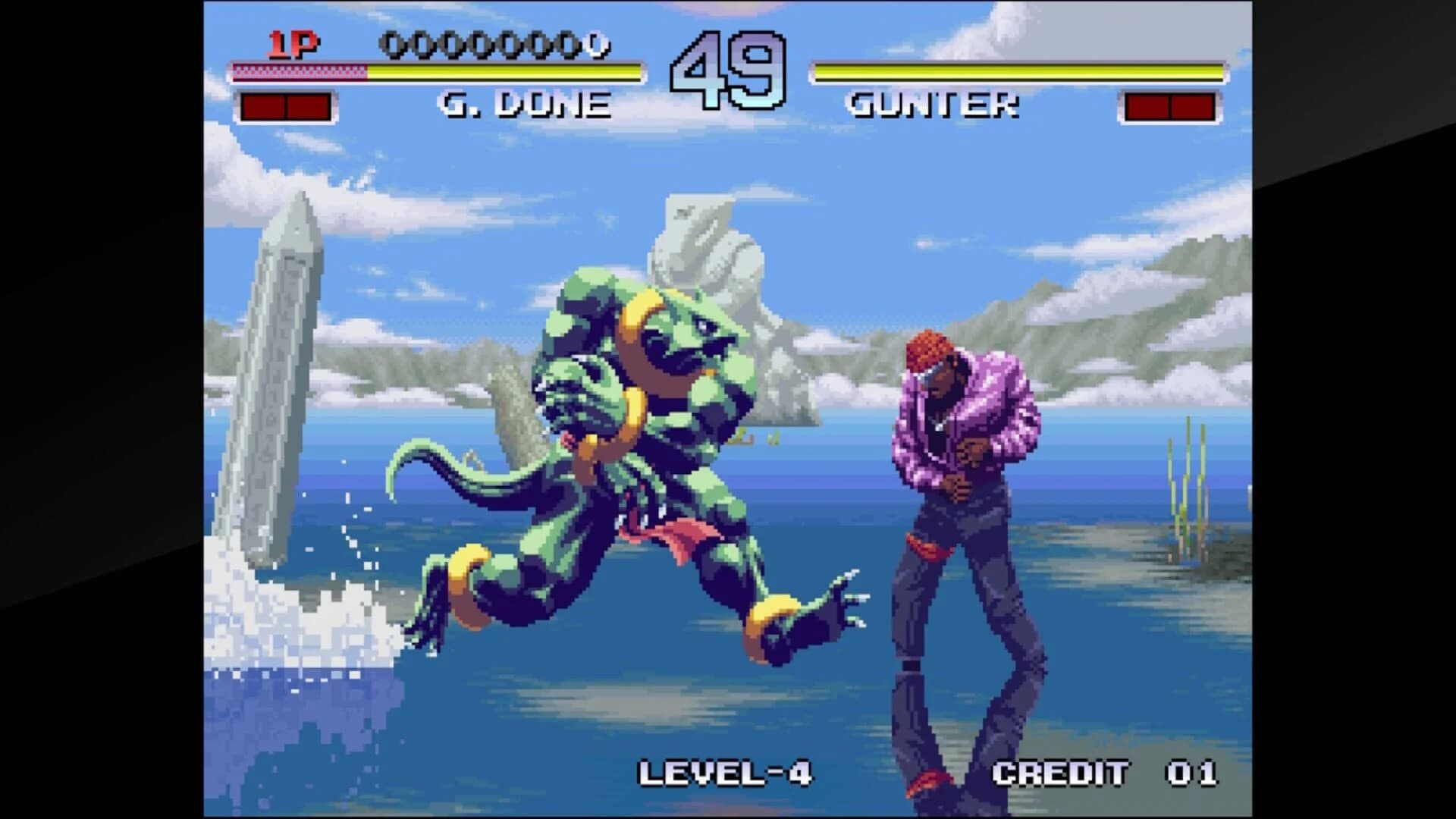The height and width of the screenshot is (819, 1456).
Task: Click Player 2's full yellow health bar
Action: (x=1016, y=73)
